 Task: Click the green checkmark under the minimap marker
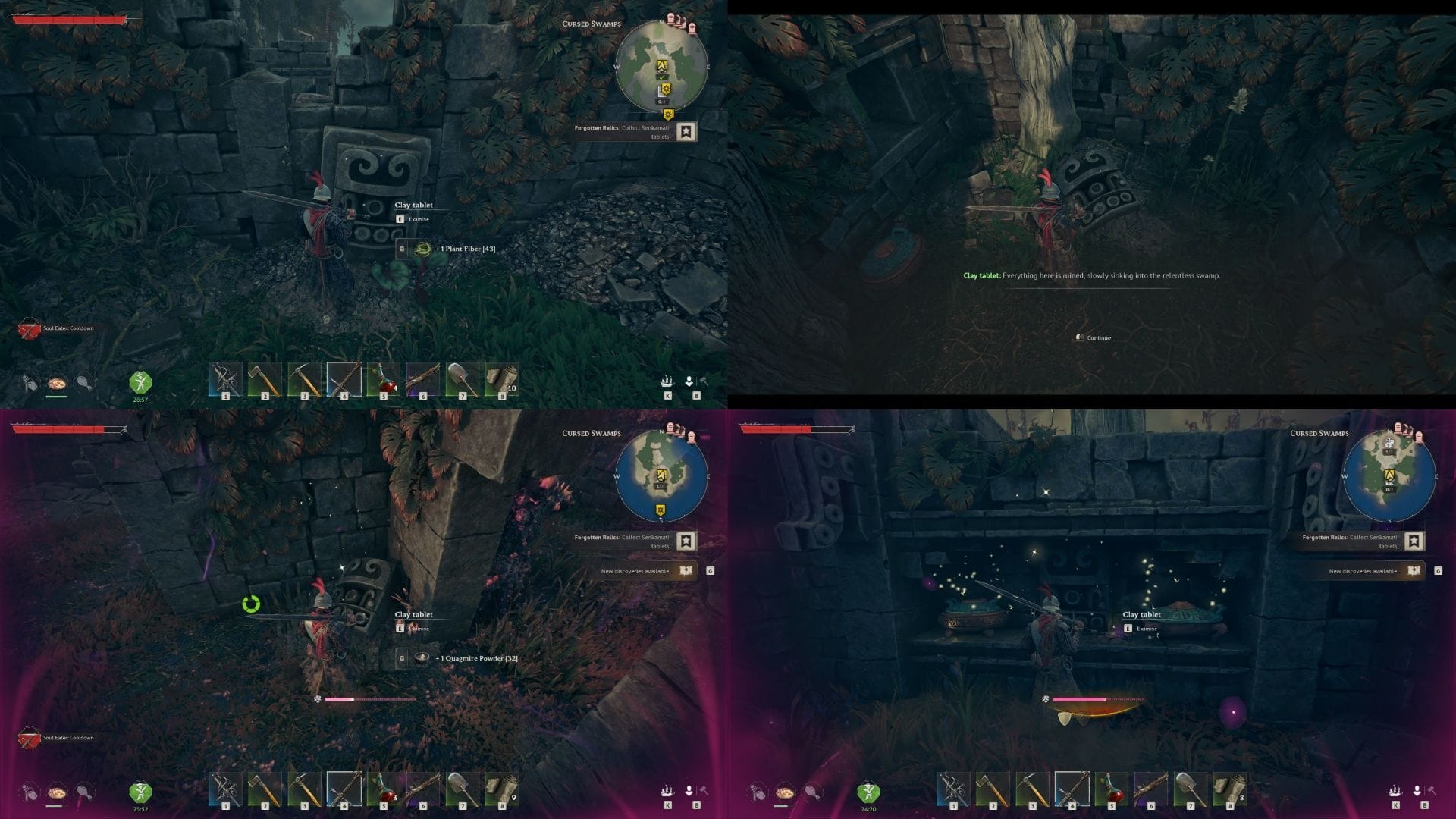tap(663, 77)
